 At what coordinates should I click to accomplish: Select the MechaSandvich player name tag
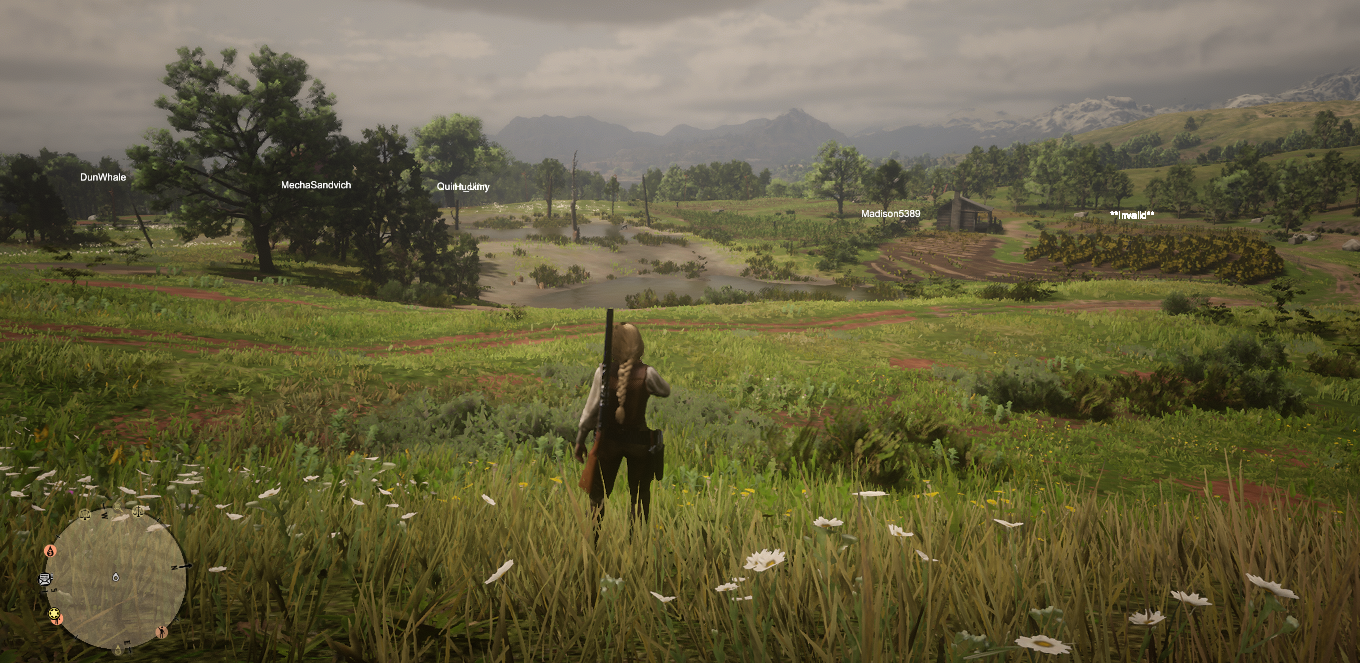pyautogui.click(x=315, y=185)
